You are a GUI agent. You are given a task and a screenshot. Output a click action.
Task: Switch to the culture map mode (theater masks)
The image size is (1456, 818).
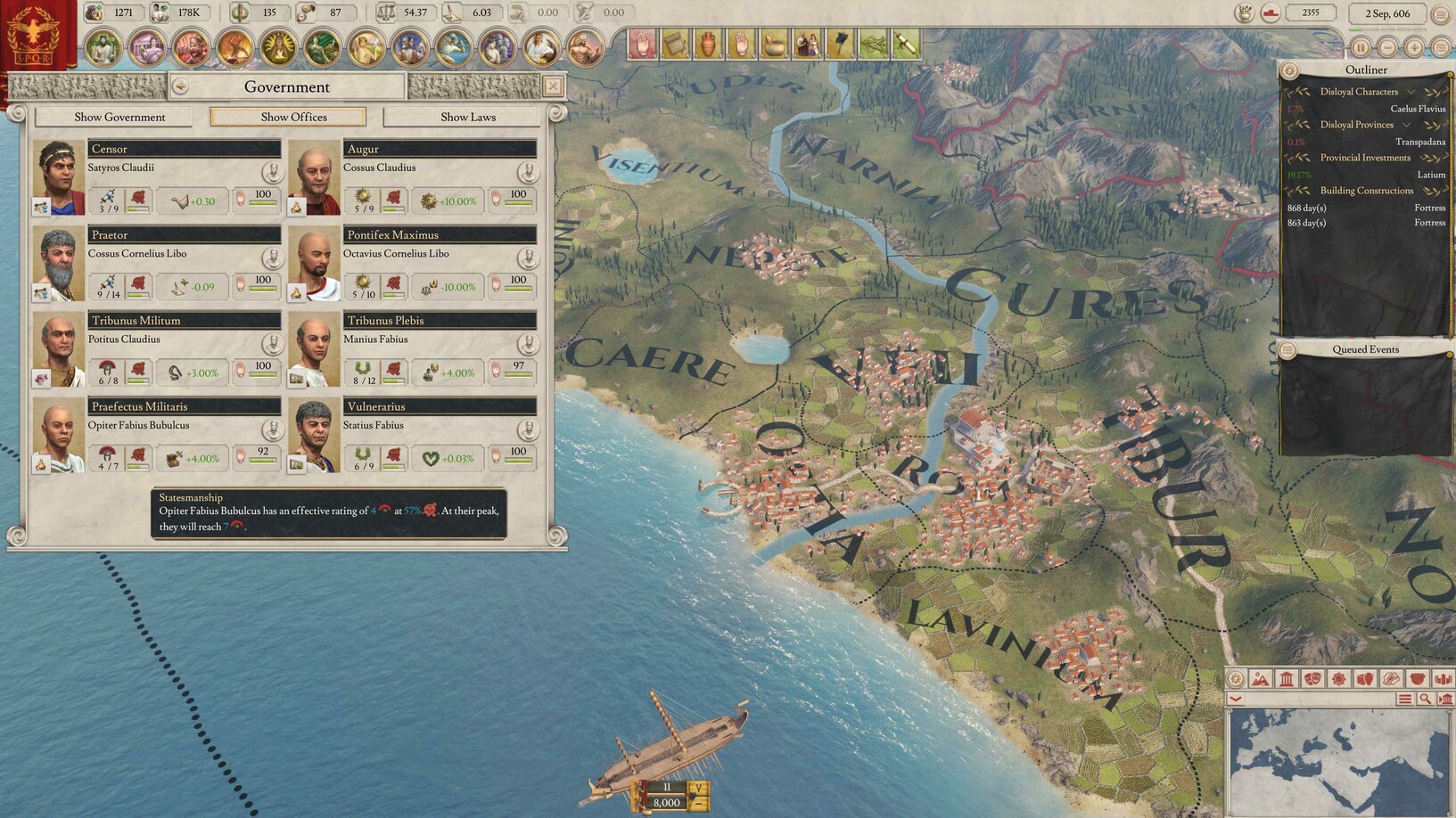[x=1311, y=679]
